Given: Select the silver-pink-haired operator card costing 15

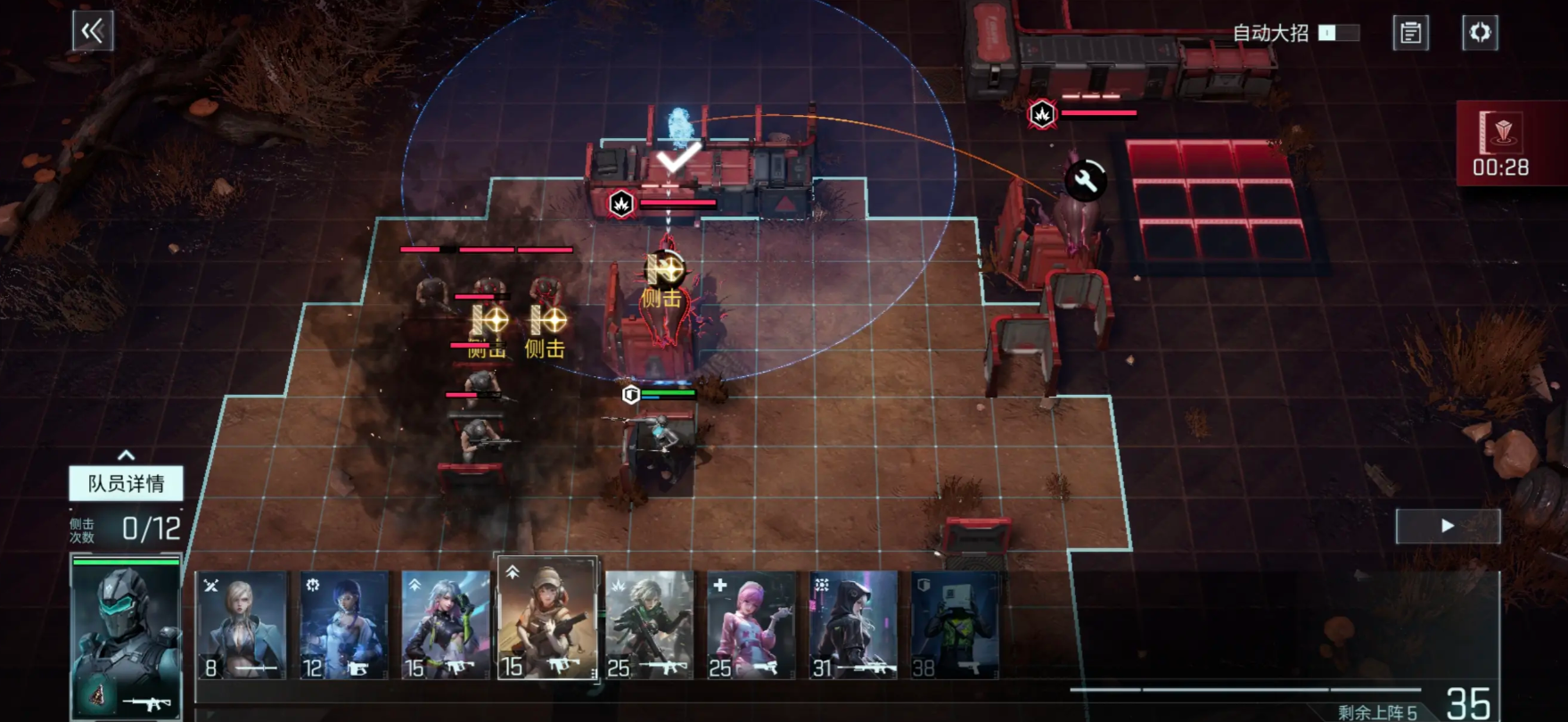Looking at the screenshot, I should tap(446, 625).
